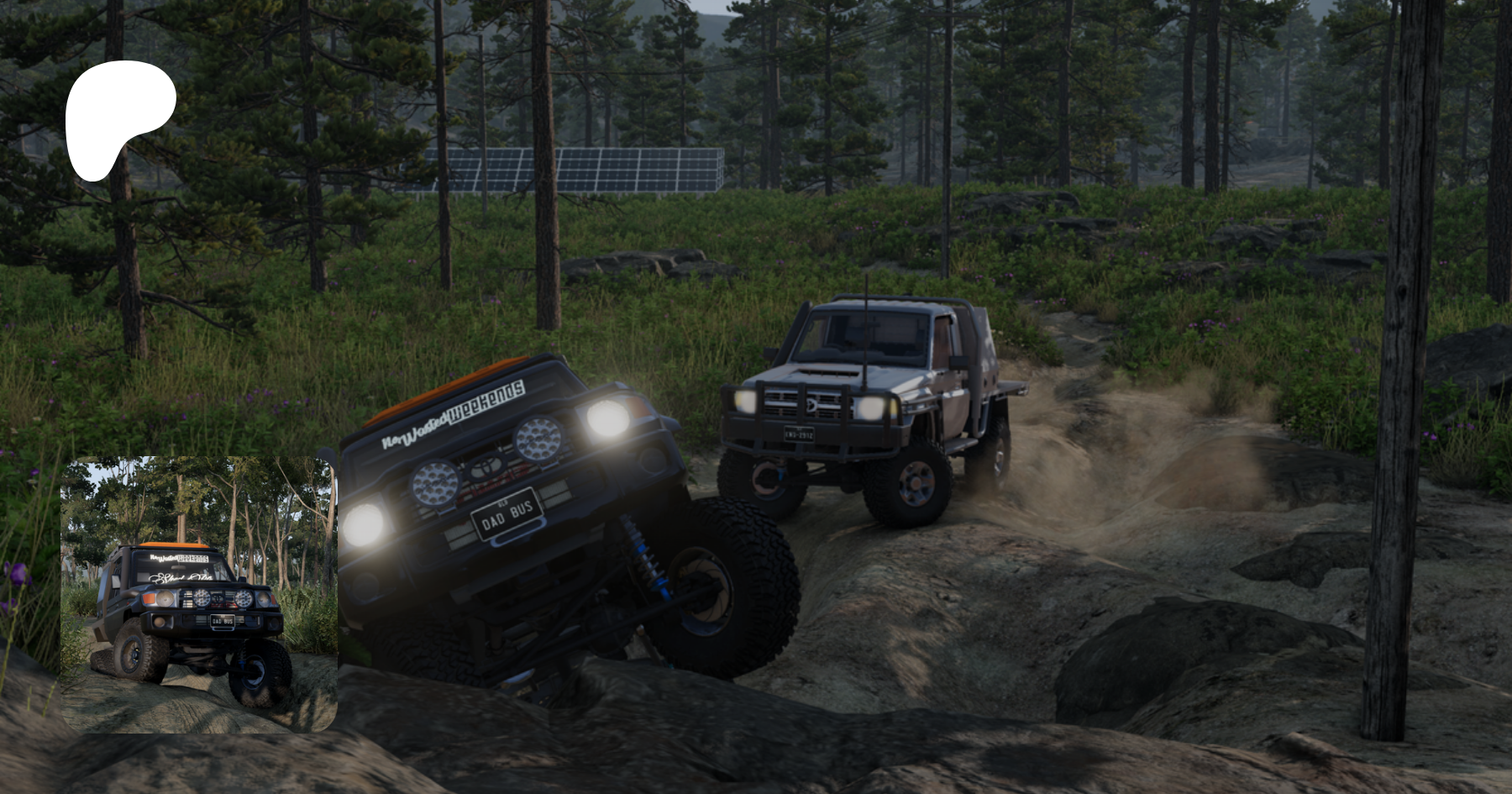Open the creator's truck profile thumbnail
Image resolution: width=1512 pixels, height=794 pixels.
199,594
